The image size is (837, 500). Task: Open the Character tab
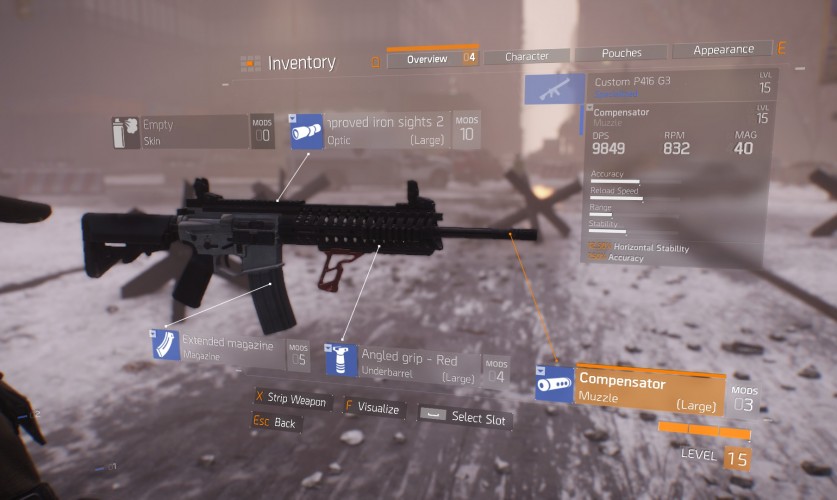coord(526,57)
